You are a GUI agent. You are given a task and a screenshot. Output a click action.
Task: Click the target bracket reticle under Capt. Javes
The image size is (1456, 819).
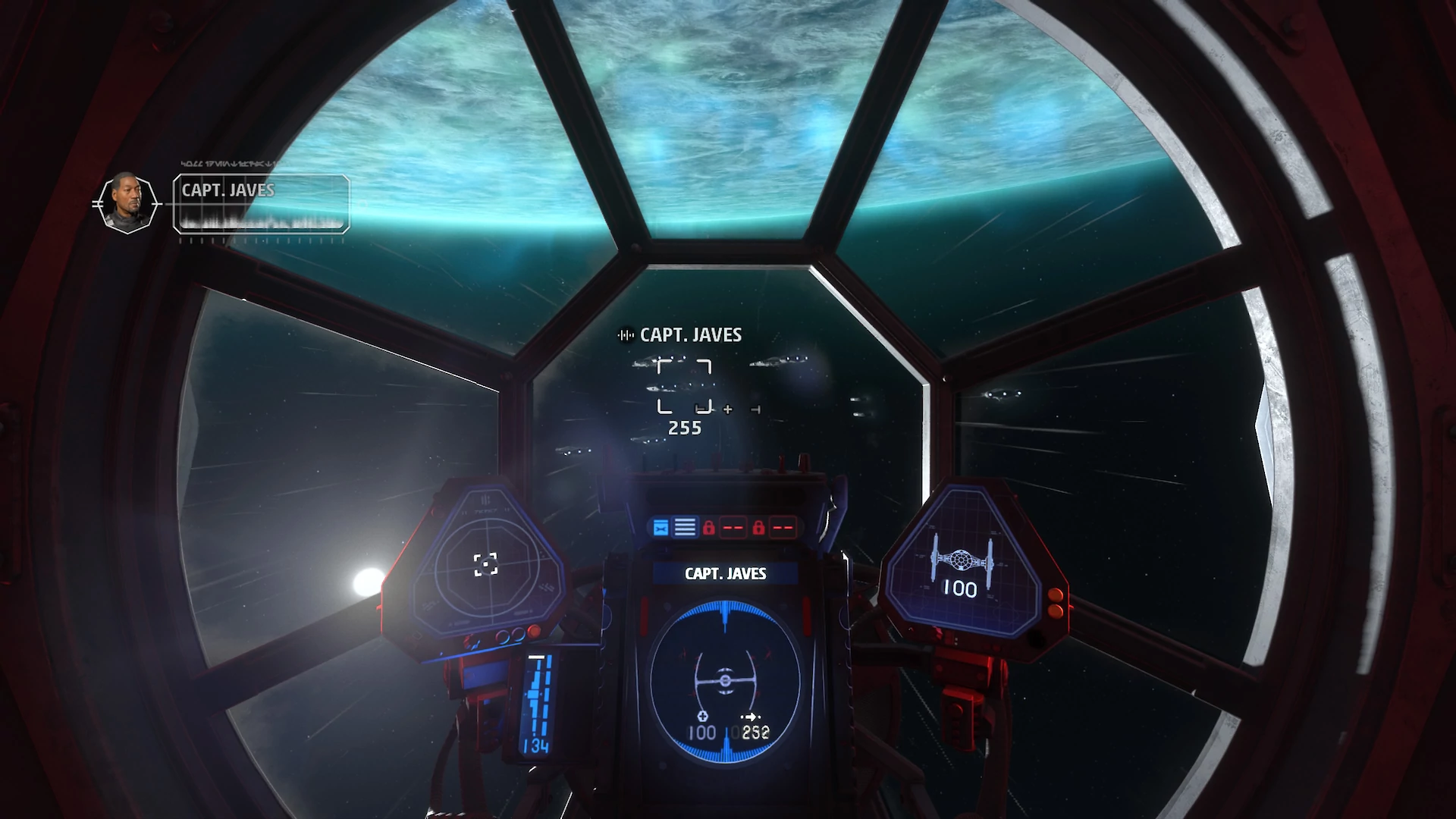pyautogui.click(x=684, y=387)
